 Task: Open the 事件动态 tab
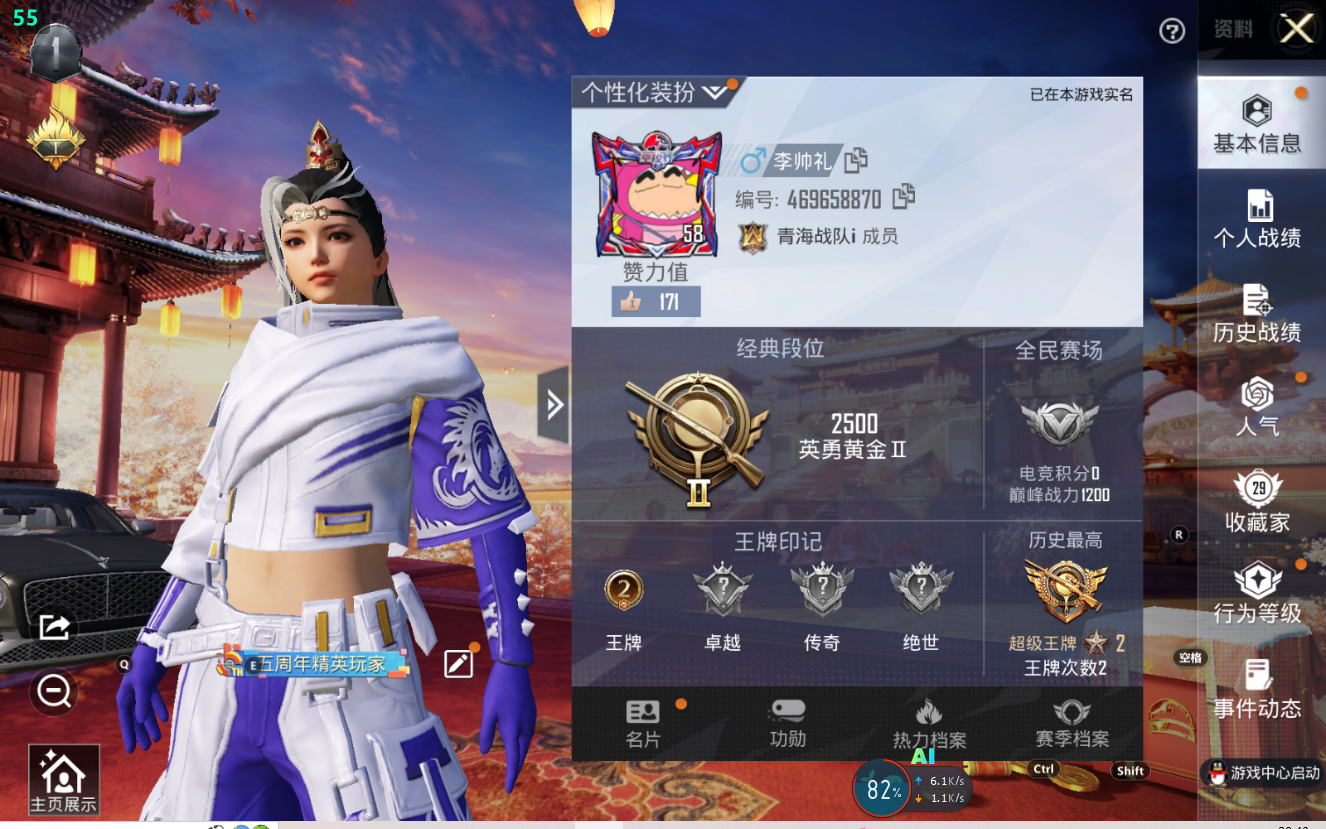[x=1257, y=690]
